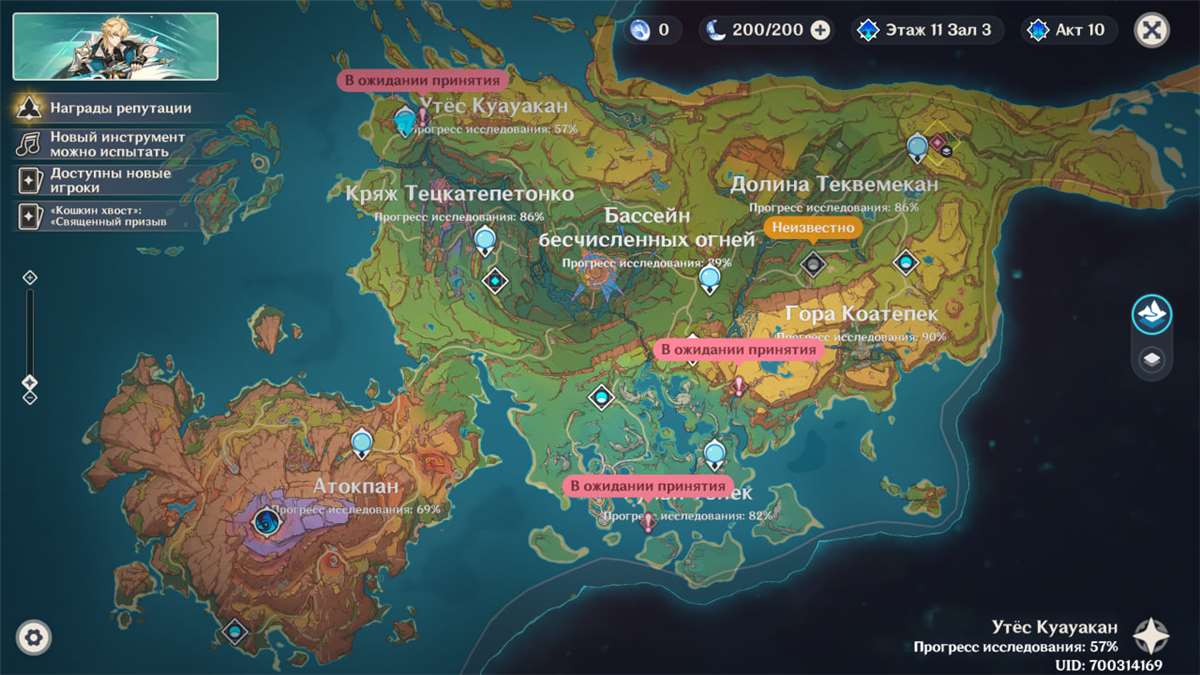1200x675 pixels.
Task: Select the highlighted map region switch icon
Action: (1152, 314)
